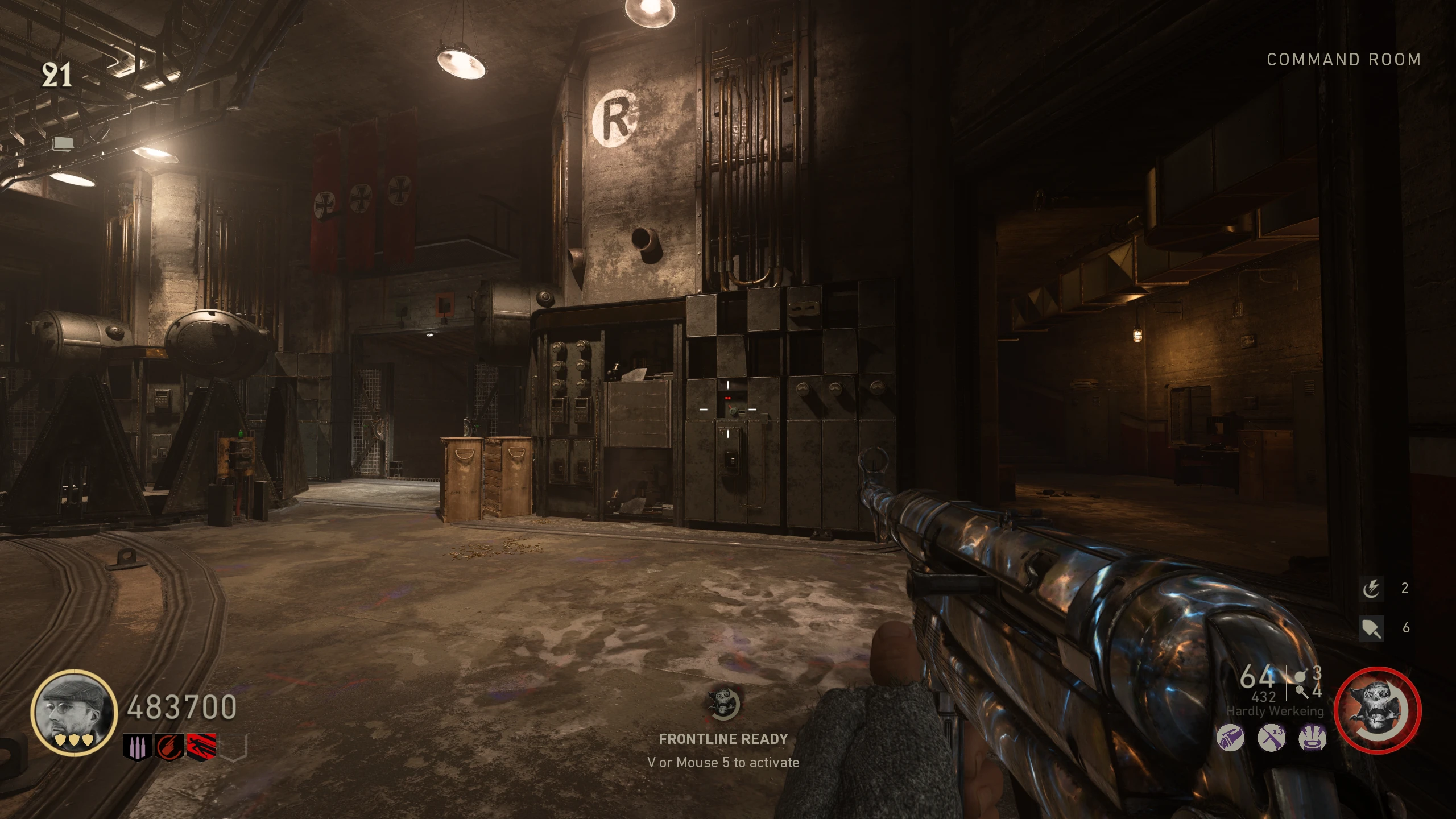Select the purple glowing ring mod icon
Viewport: 1456px width, 819px height.
1313,738
